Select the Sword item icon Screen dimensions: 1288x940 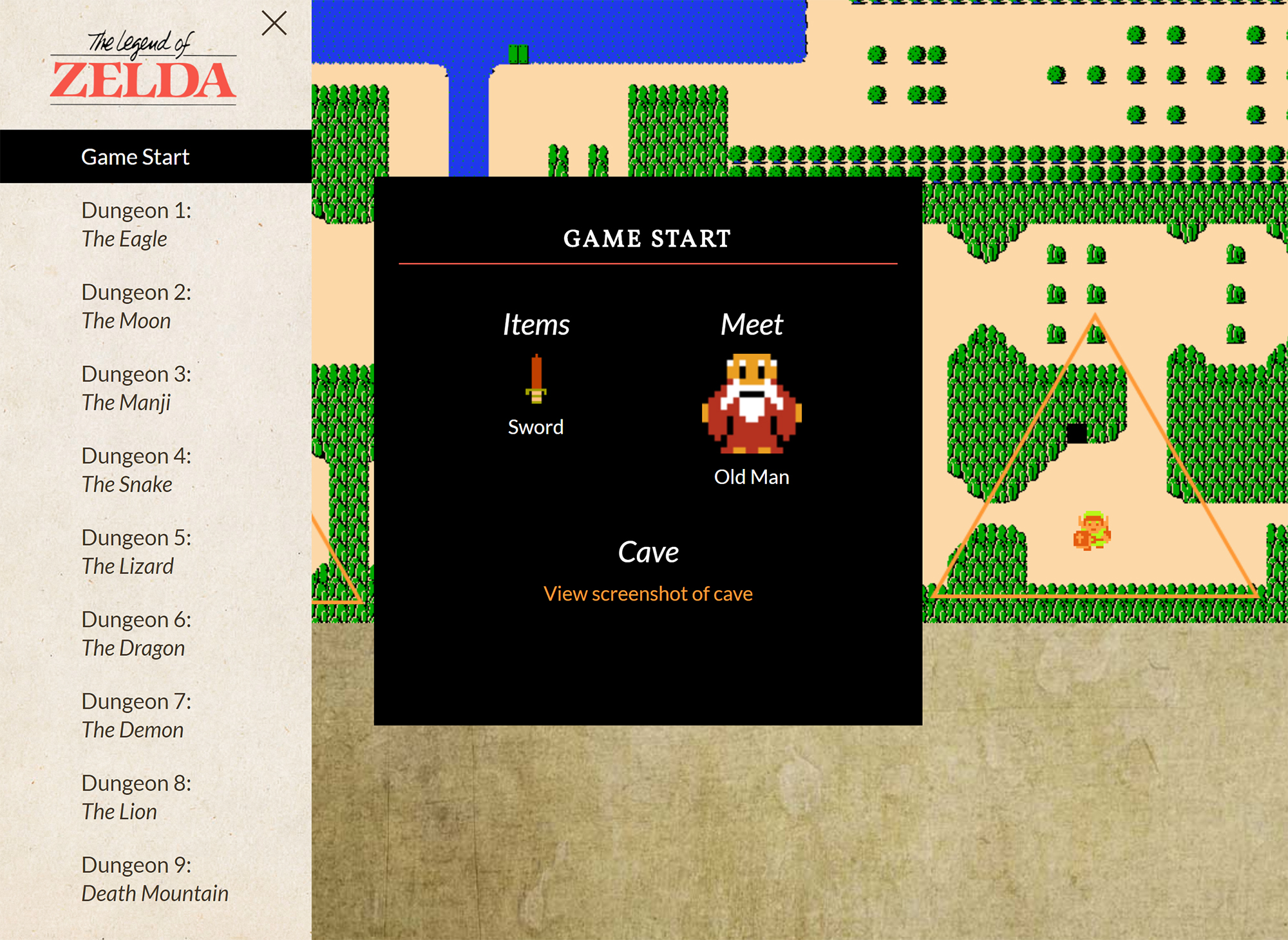(x=536, y=380)
